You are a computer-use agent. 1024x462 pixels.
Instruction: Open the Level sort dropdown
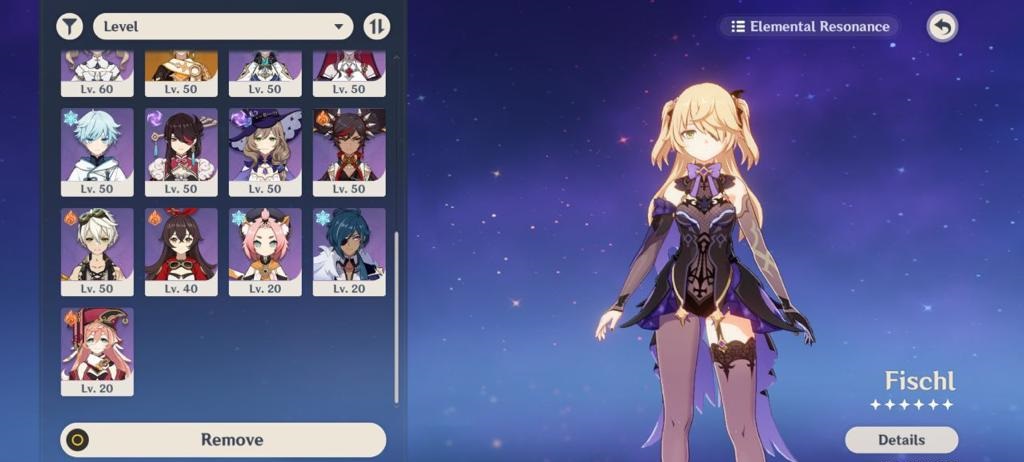(x=223, y=26)
